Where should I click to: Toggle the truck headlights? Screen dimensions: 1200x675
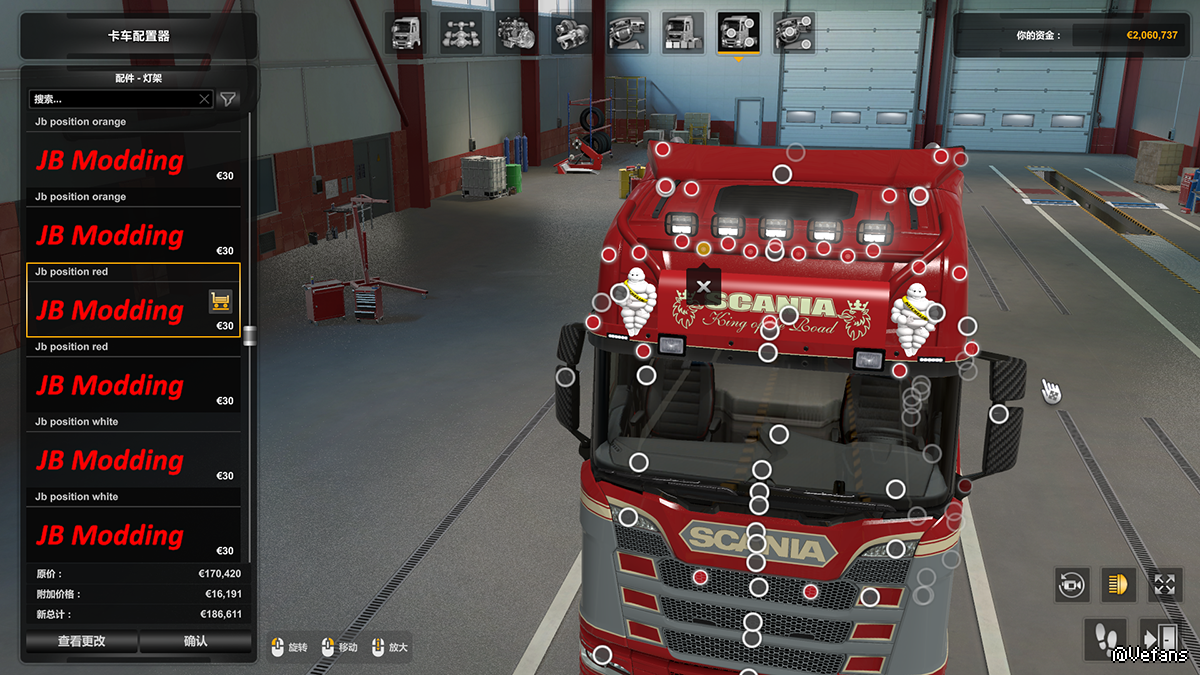[1118, 584]
